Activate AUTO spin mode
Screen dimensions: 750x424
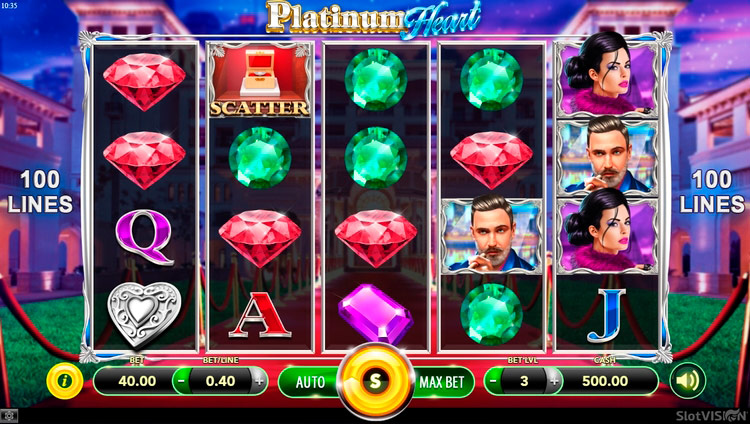pyautogui.click(x=310, y=381)
